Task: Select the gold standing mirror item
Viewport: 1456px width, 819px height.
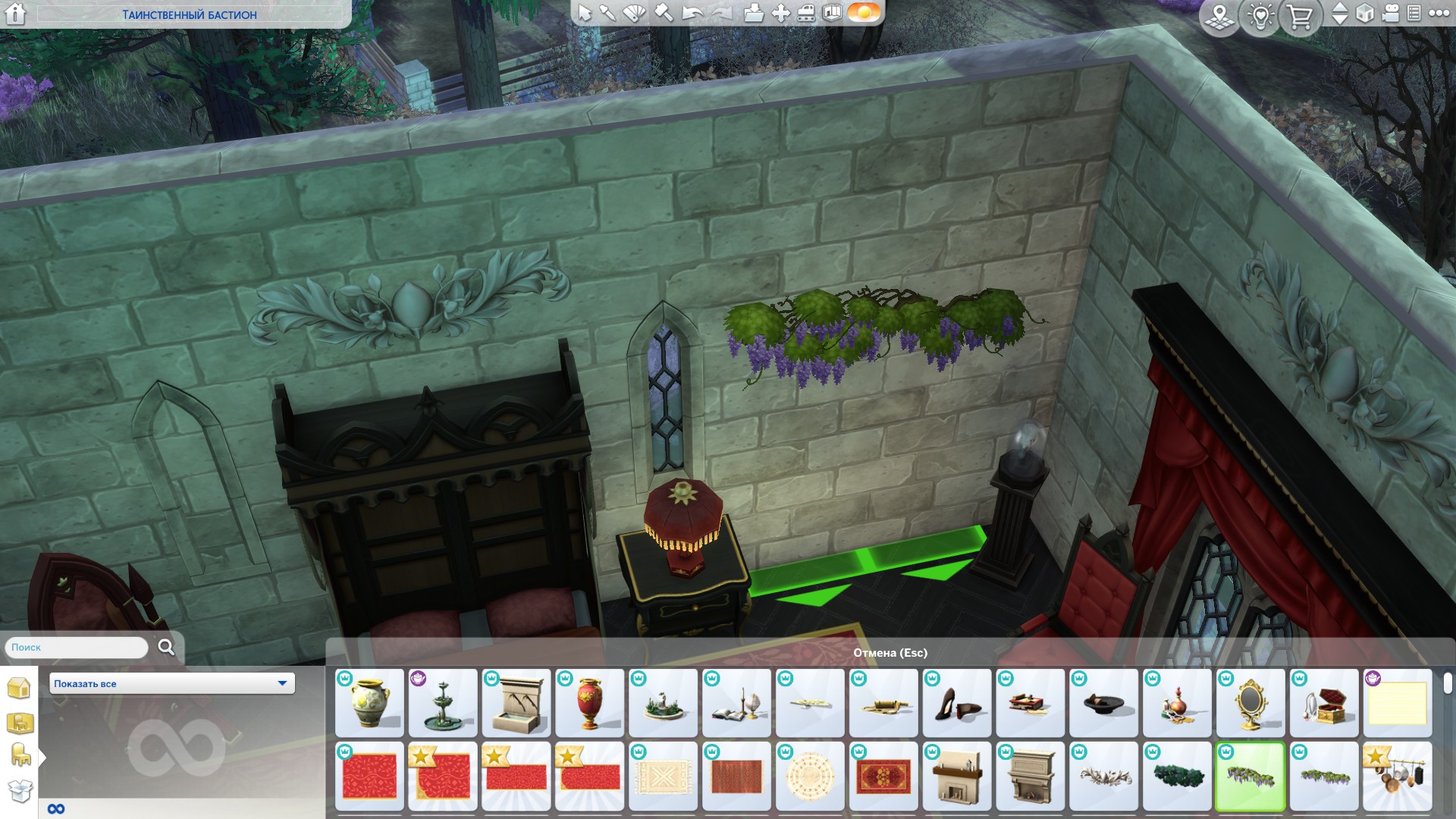Action: pyautogui.click(x=1250, y=703)
